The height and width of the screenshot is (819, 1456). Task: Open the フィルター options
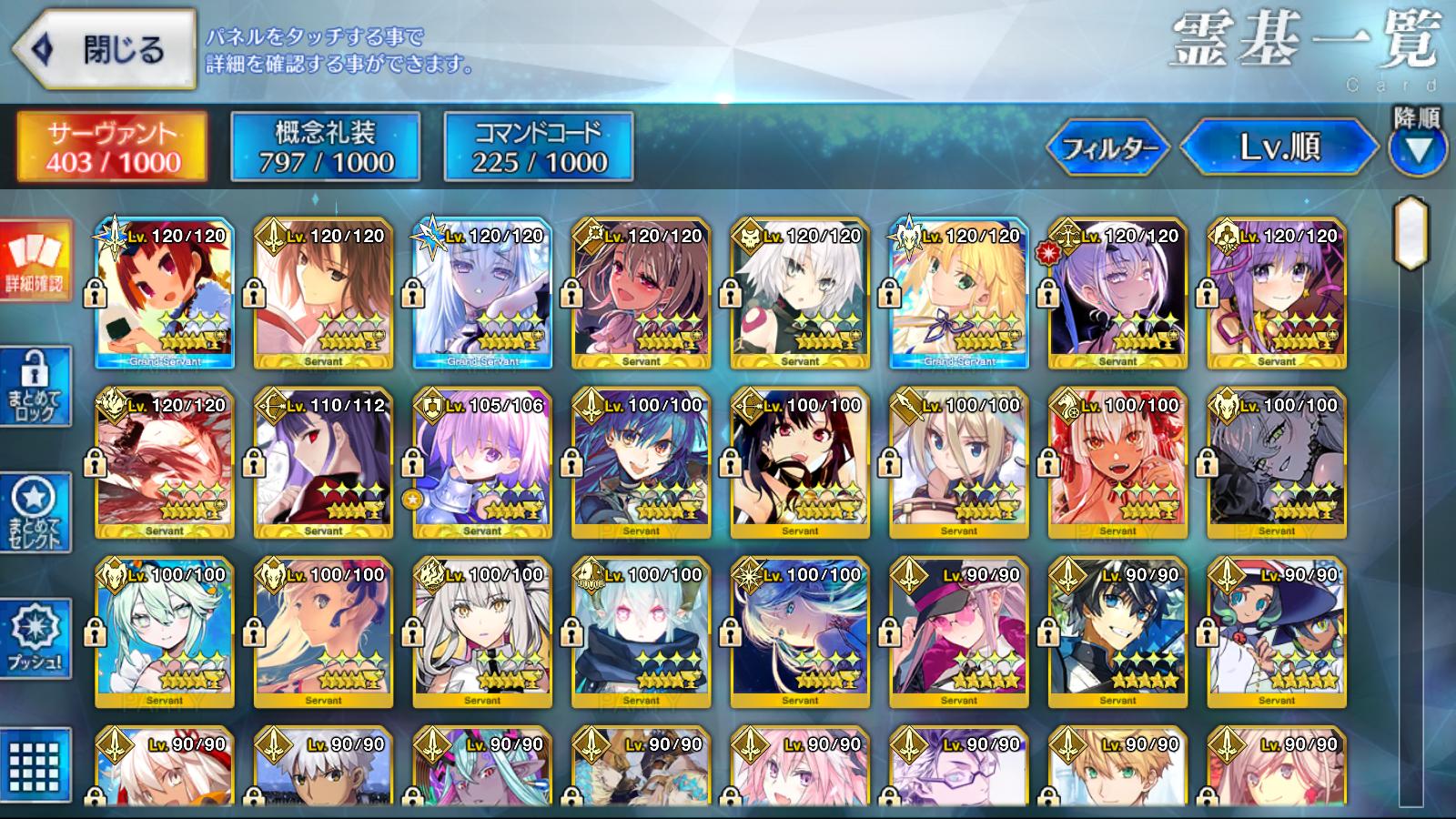[x=1110, y=147]
